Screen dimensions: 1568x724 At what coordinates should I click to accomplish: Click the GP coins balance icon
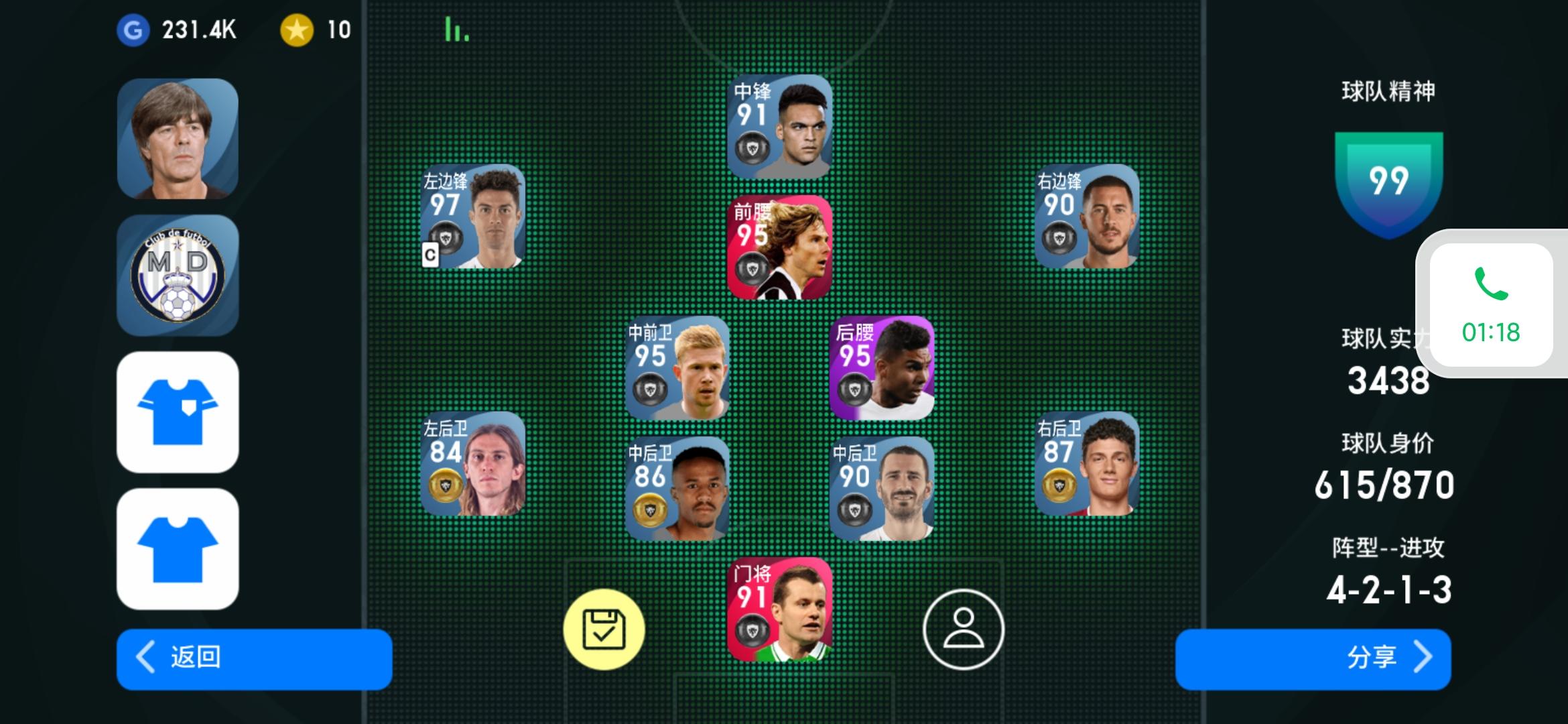(x=131, y=29)
